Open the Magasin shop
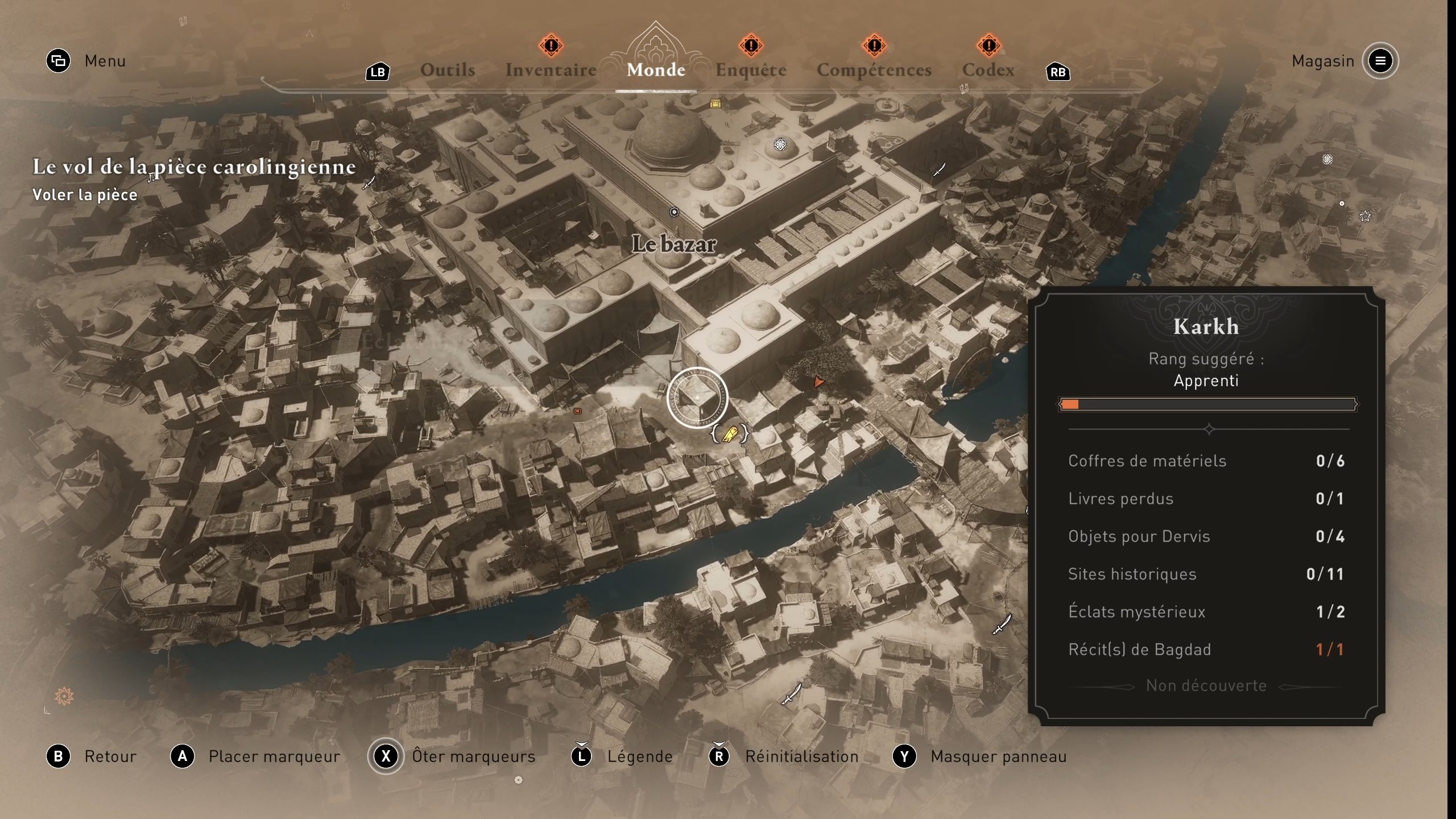The image size is (1456, 819). [1323, 61]
